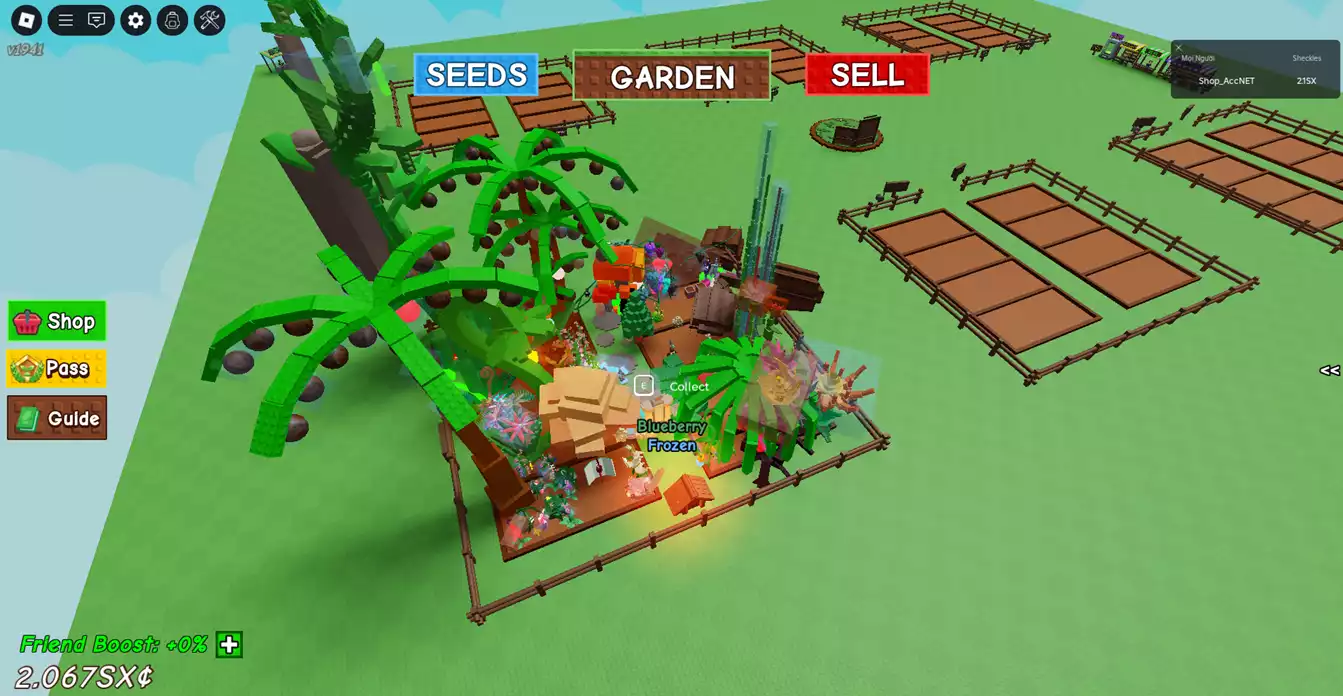
Task: Click the green plus beside Friend Boost
Action: tap(229, 645)
